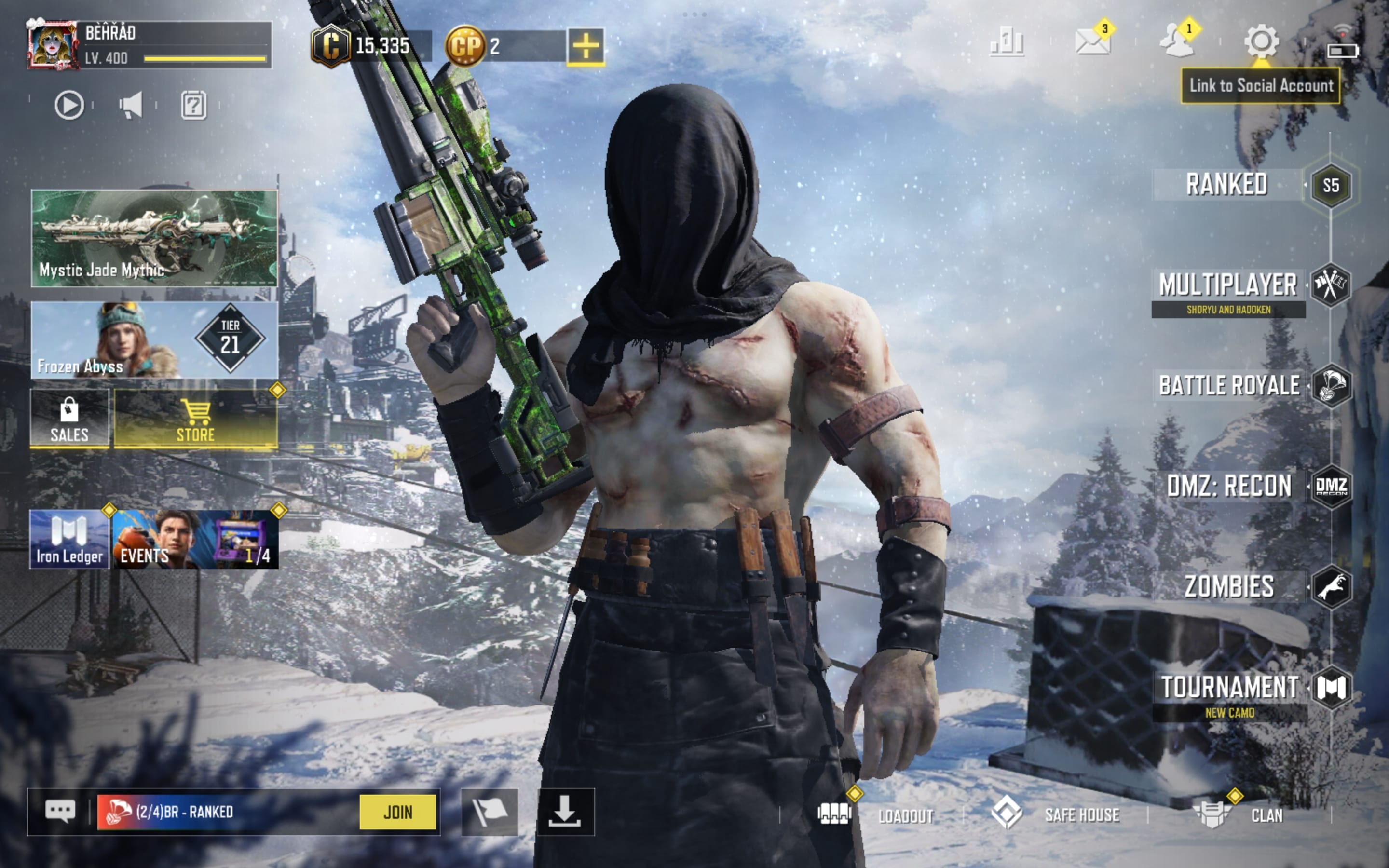The width and height of the screenshot is (1389, 868).
Task: Select the Multiplayer mode
Action: tap(1228, 286)
